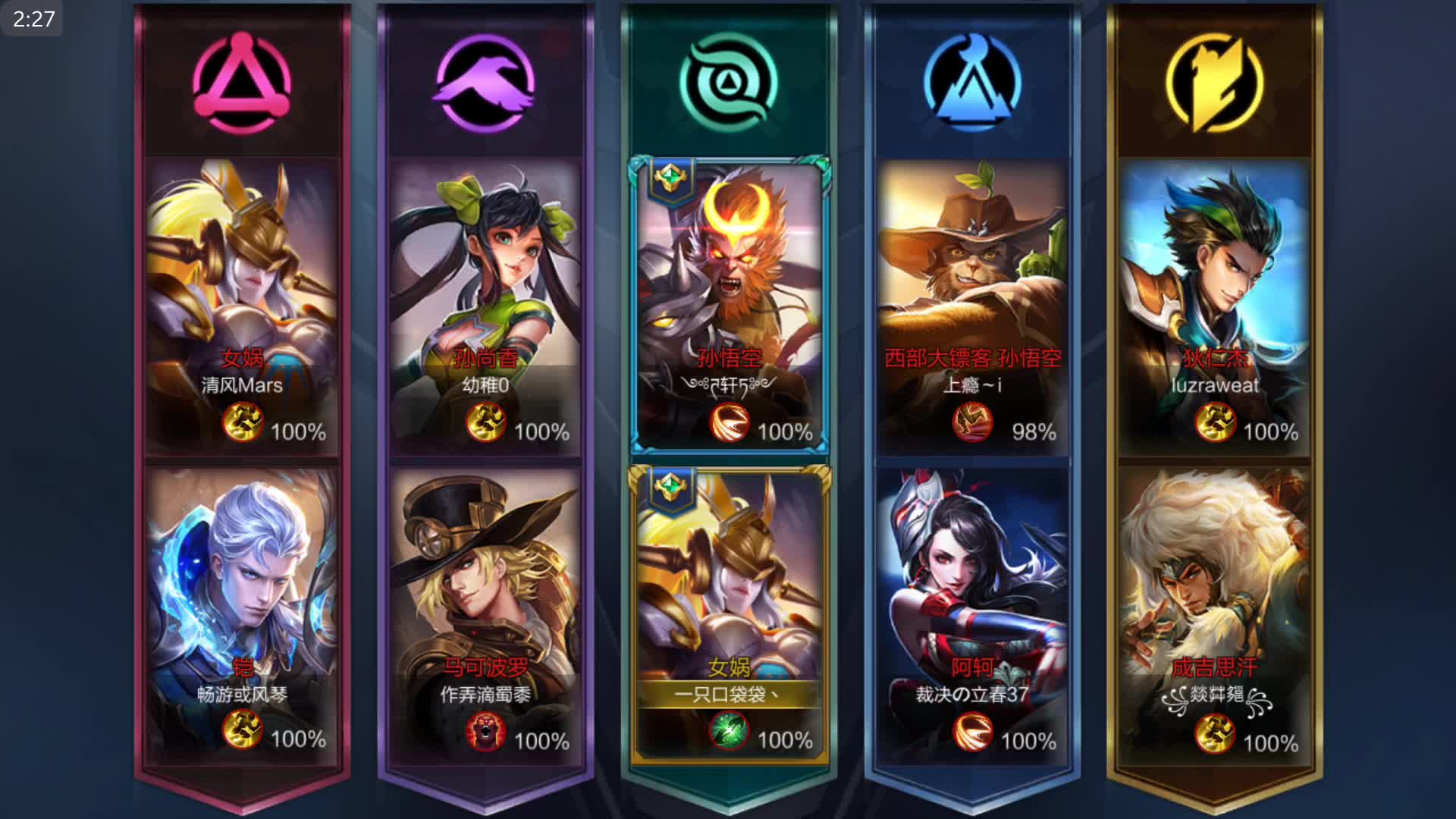Click the pink triangle team emblem

[x=242, y=82]
